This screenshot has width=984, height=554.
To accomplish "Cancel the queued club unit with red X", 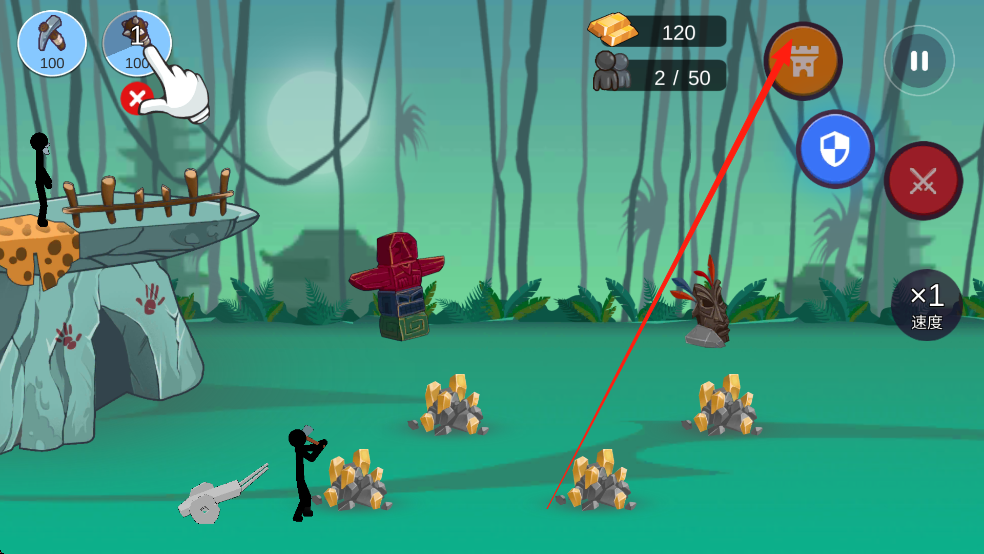I will [x=136, y=98].
